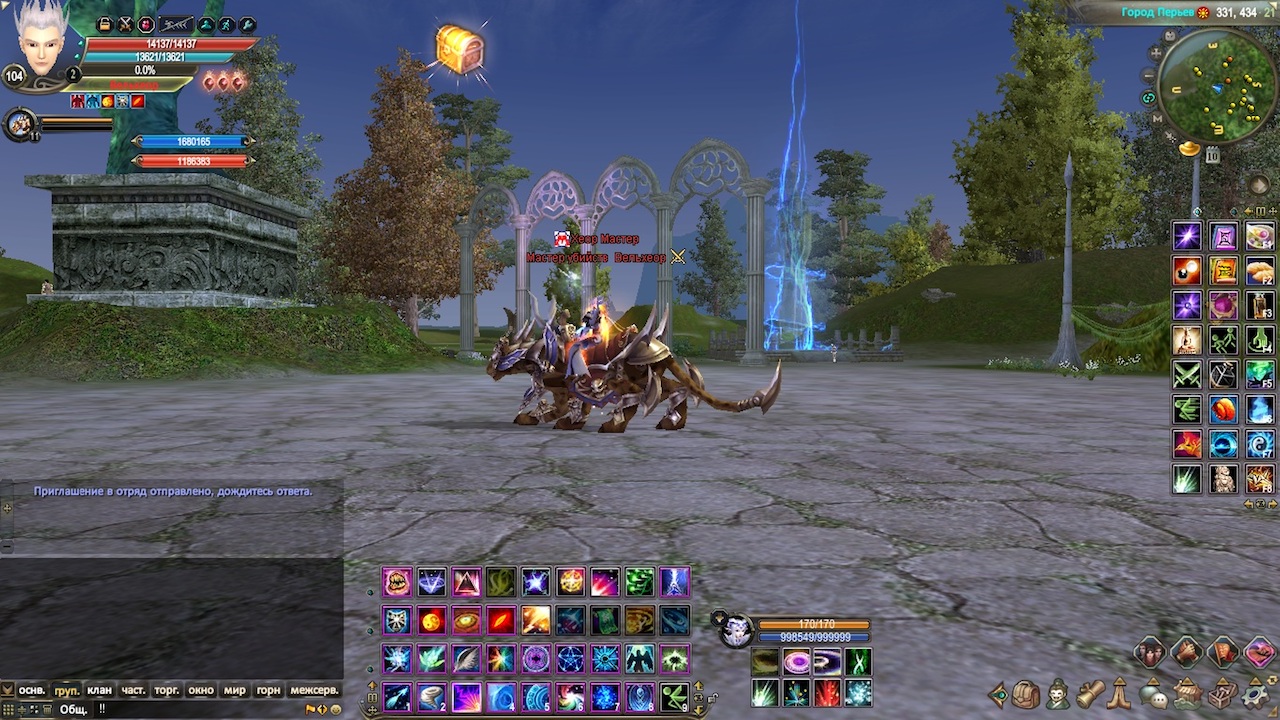Open the golden treasure chest reward
The image size is (1280, 720).
(x=460, y=48)
